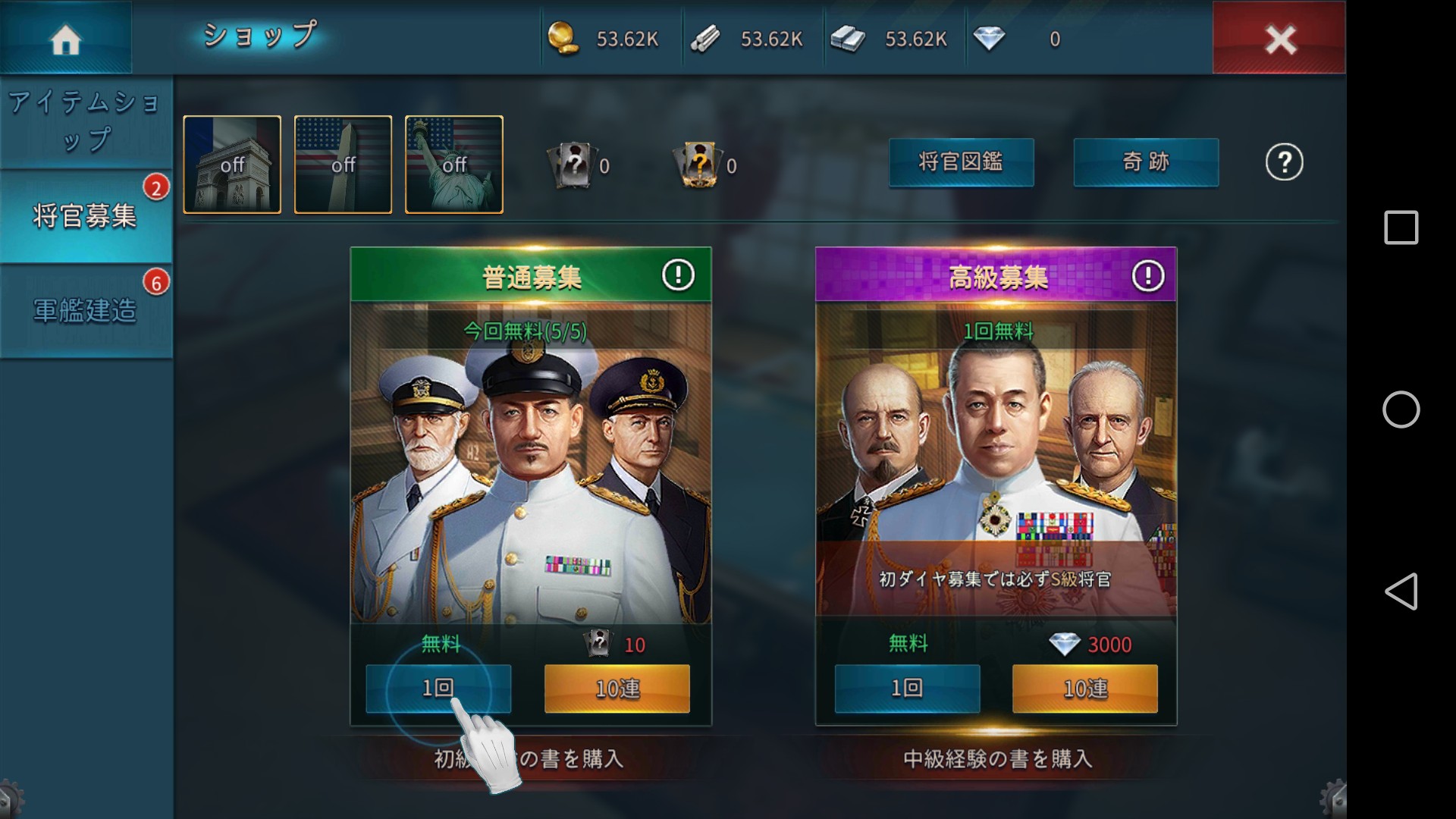The image size is (1456, 819).
Task: View info for 普通募集 recruitment
Action: pyautogui.click(x=678, y=275)
